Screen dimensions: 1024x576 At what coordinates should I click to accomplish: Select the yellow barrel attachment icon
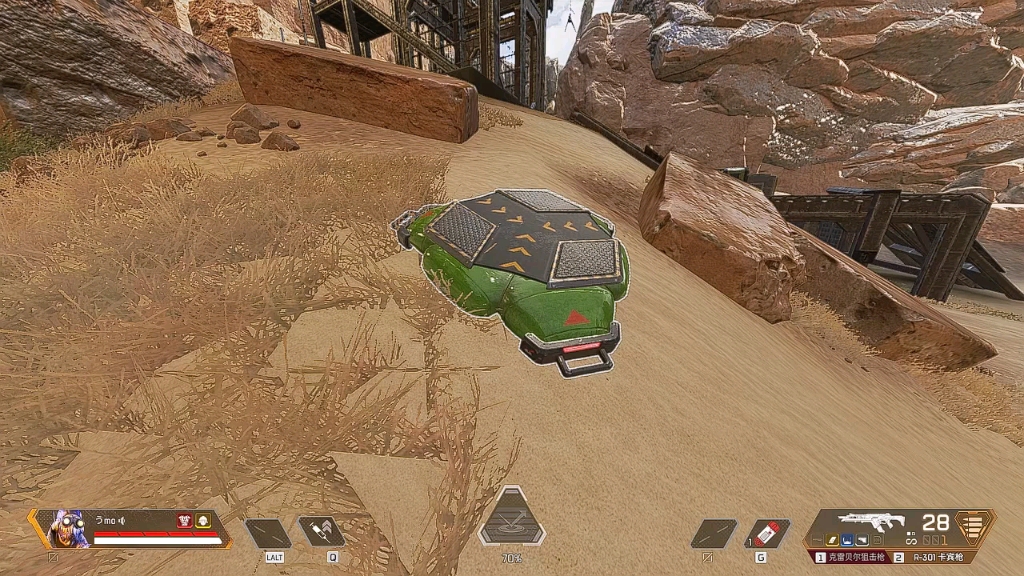[x=830, y=541]
